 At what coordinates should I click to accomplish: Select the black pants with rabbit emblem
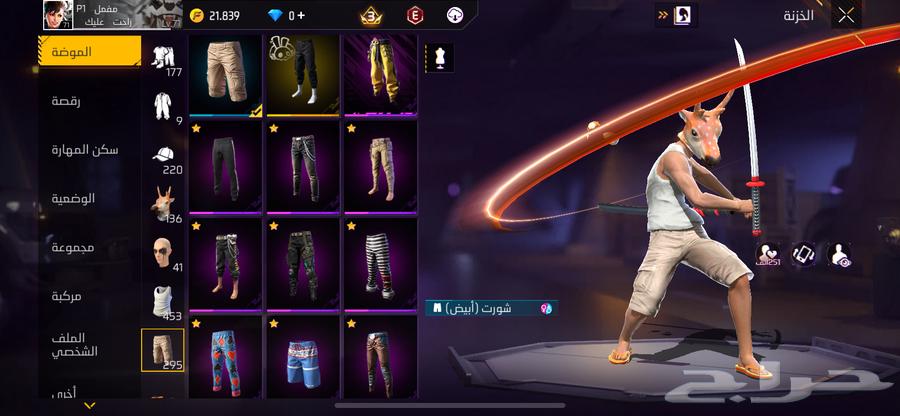click(303, 74)
